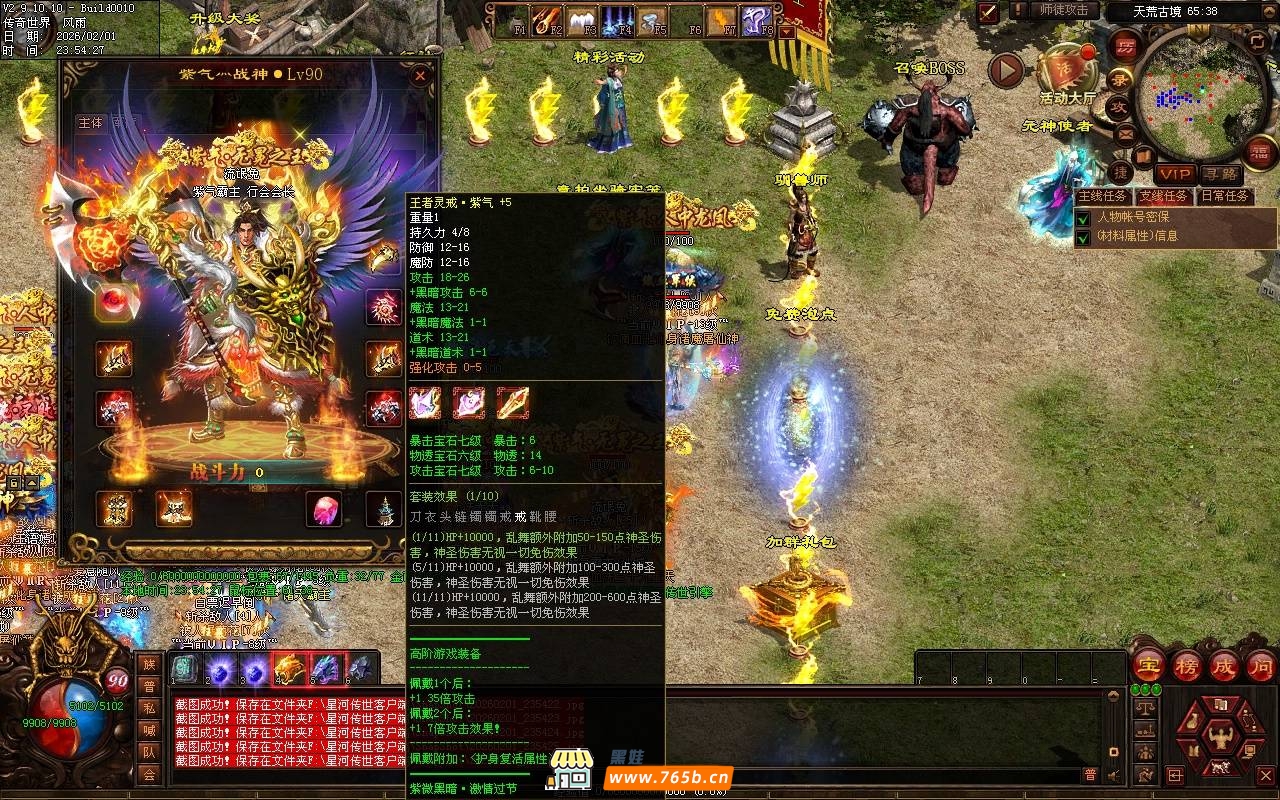The image size is (1280, 800).
Task: Toggle the 人物帐号密保 checkbox
Action: (x=1083, y=217)
